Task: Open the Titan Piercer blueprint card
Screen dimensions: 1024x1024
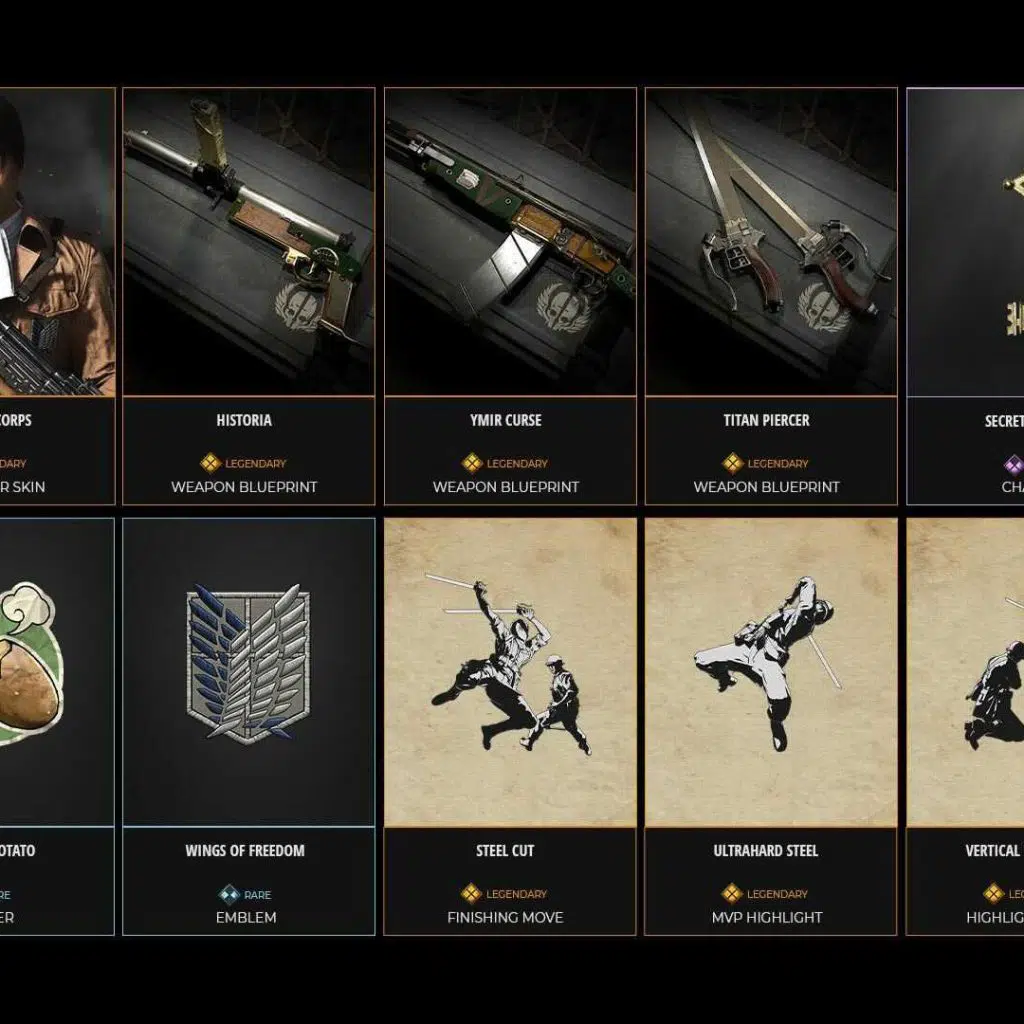Action: pyautogui.click(x=771, y=296)
